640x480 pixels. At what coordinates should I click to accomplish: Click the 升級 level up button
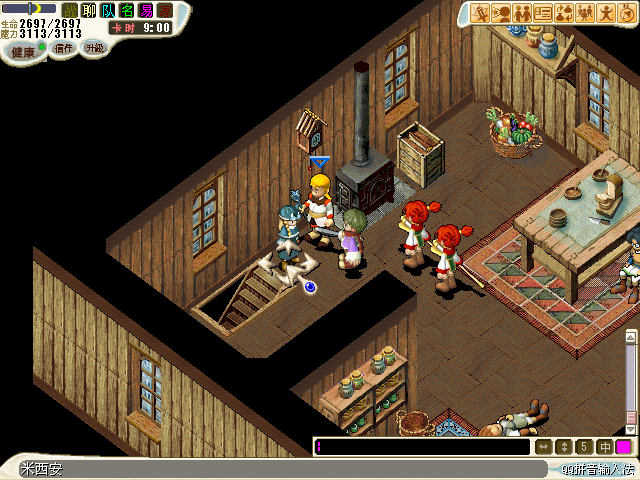(x=94, y=47)
